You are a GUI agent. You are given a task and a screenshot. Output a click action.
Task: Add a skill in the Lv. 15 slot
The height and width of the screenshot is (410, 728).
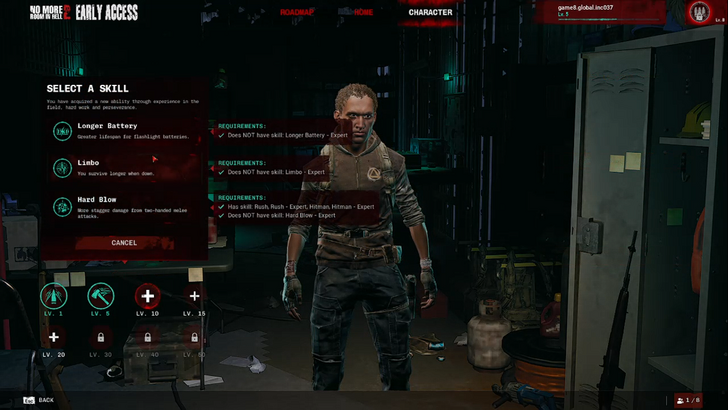click(194, 296)
